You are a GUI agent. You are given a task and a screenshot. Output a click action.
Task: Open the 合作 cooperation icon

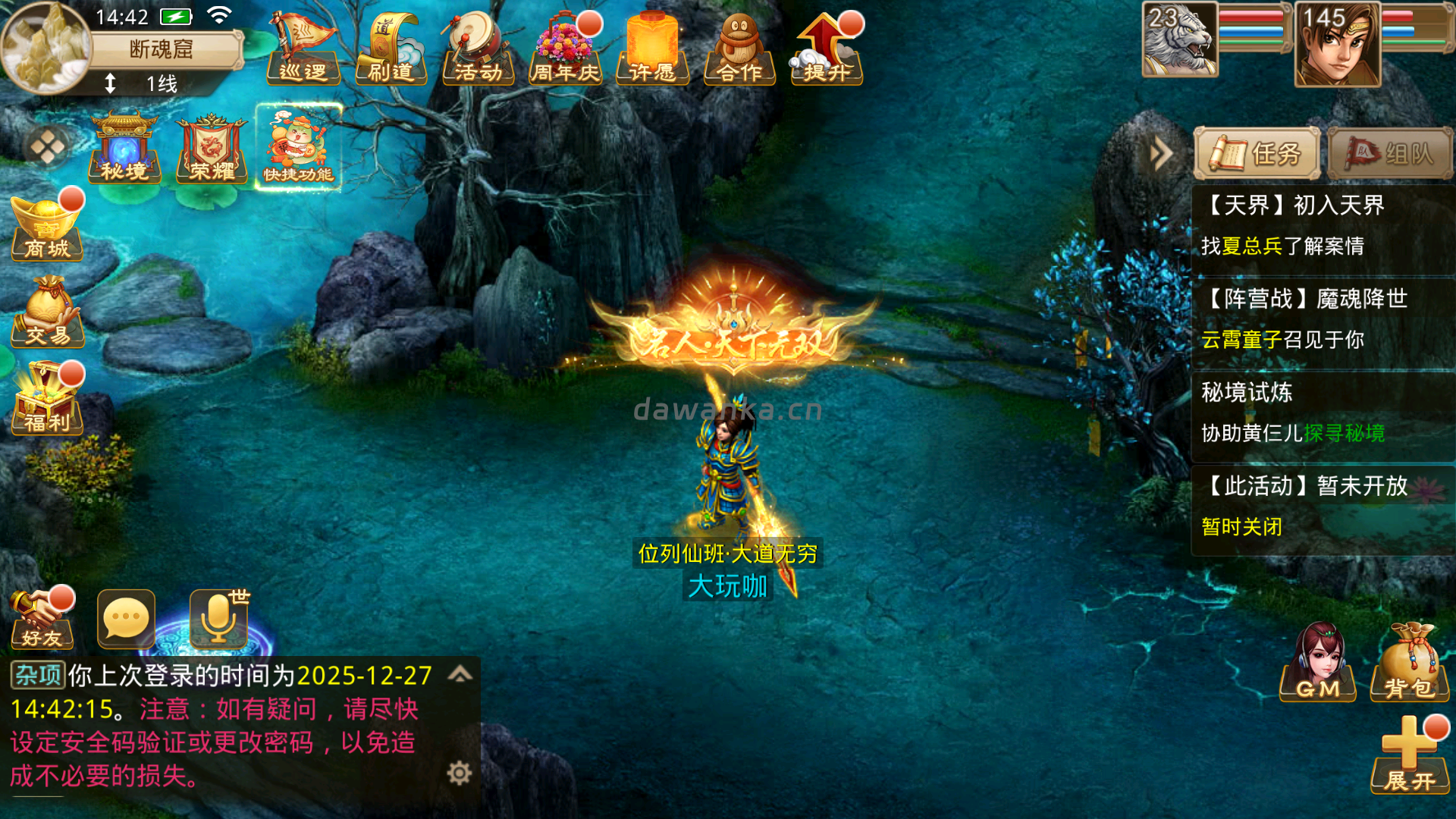tap(739, 49)
